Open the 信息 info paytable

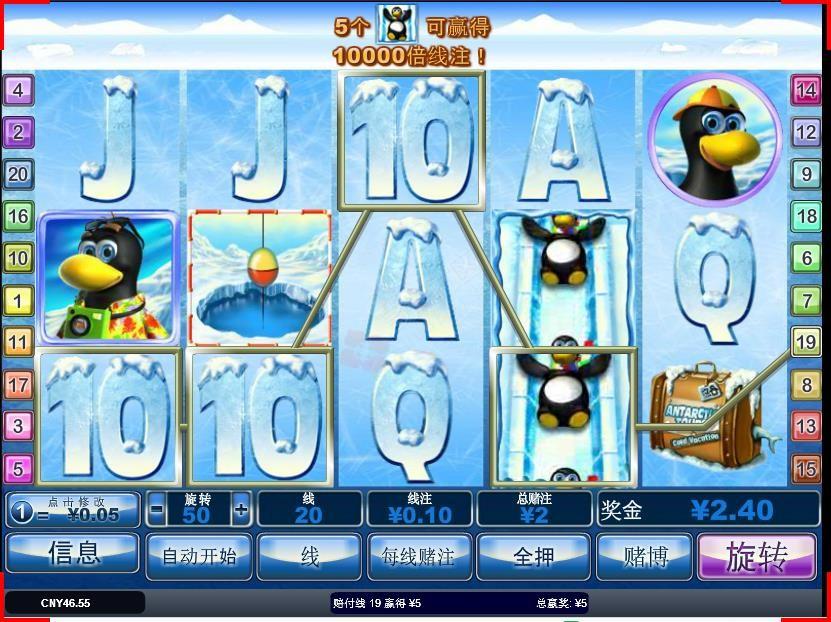tap(73, 553)
